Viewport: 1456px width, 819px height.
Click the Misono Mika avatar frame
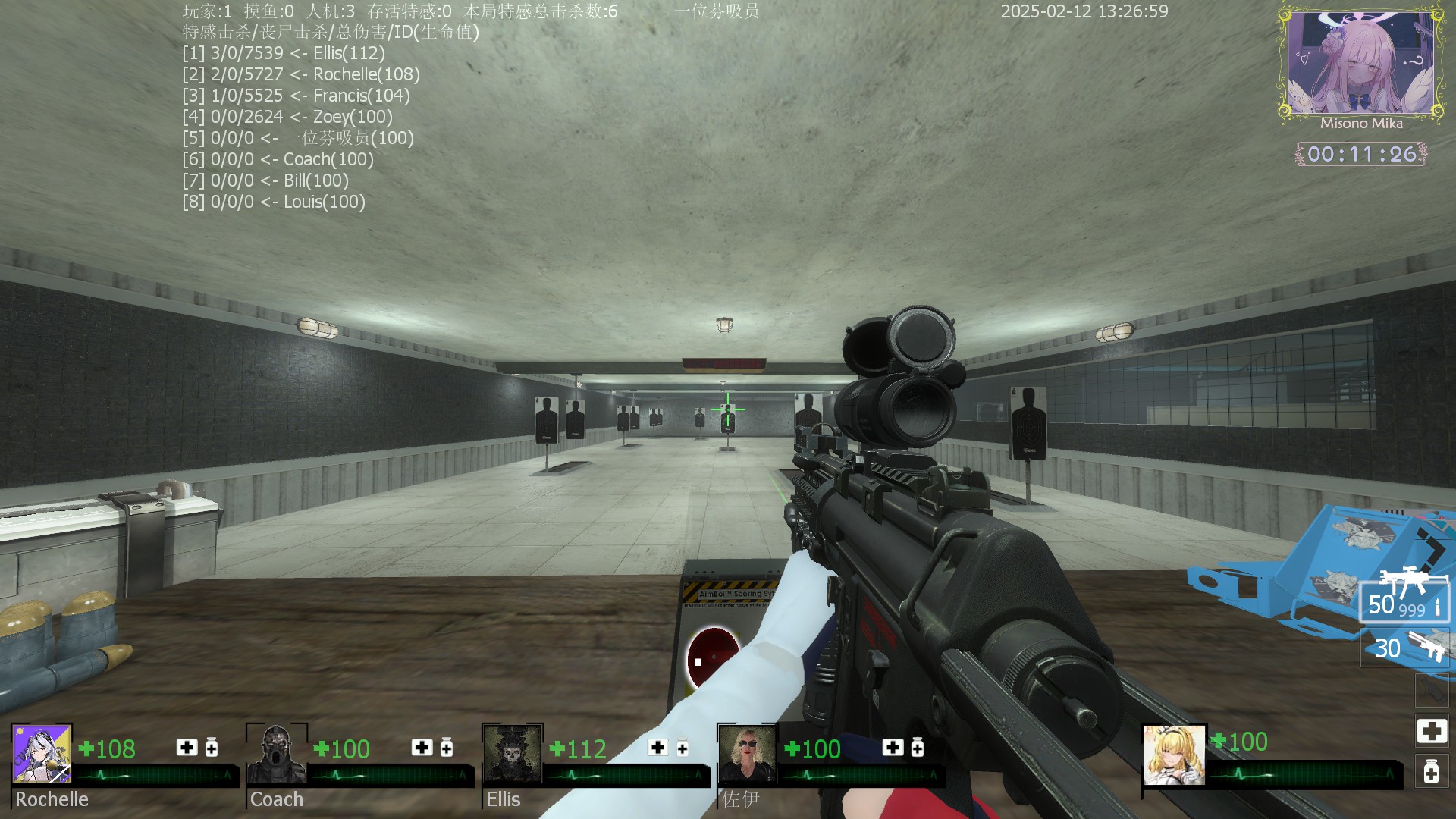1360,65
